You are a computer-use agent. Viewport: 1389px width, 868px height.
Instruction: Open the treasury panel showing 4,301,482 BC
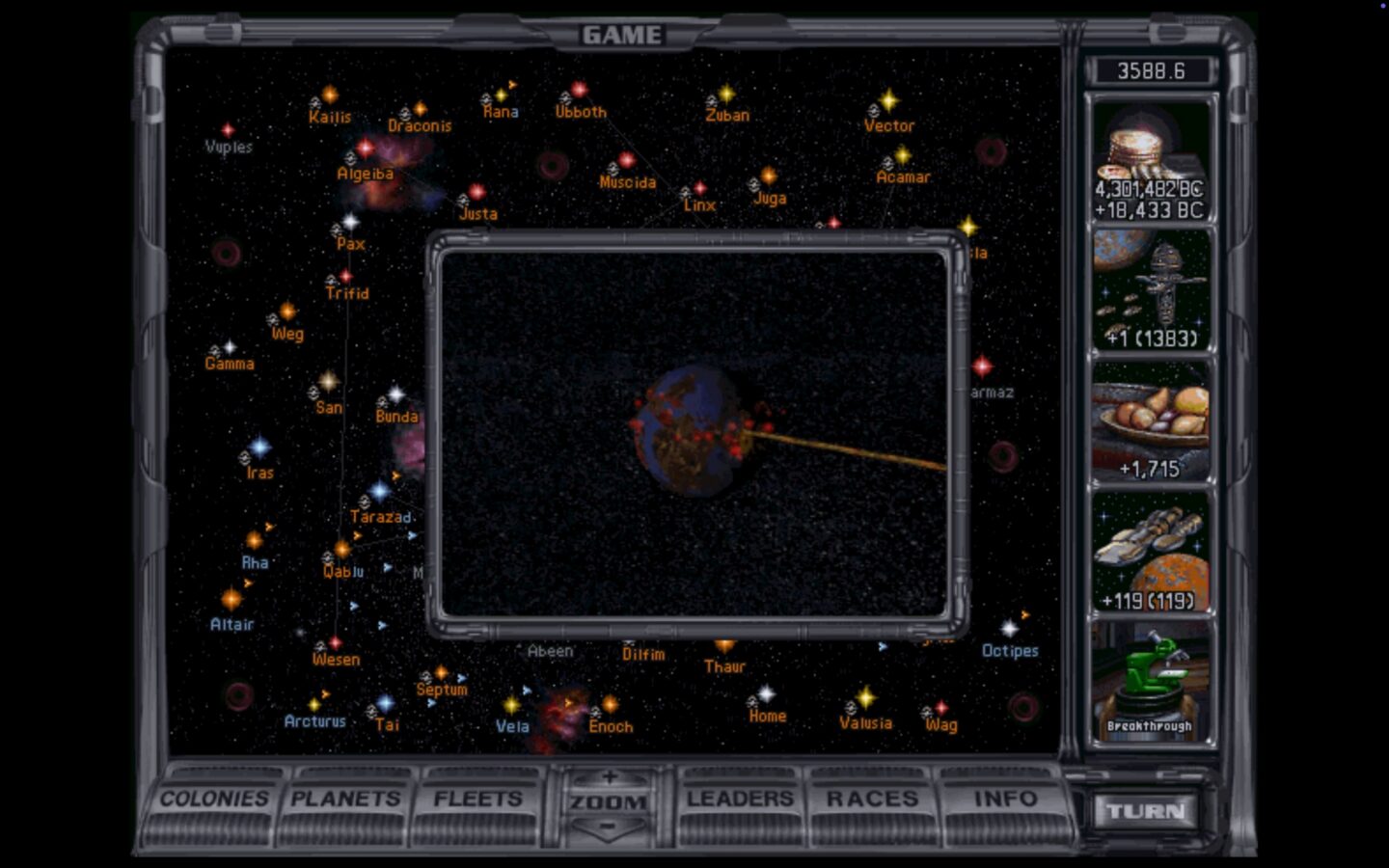pyautogui.click(x=1151, y=159)
